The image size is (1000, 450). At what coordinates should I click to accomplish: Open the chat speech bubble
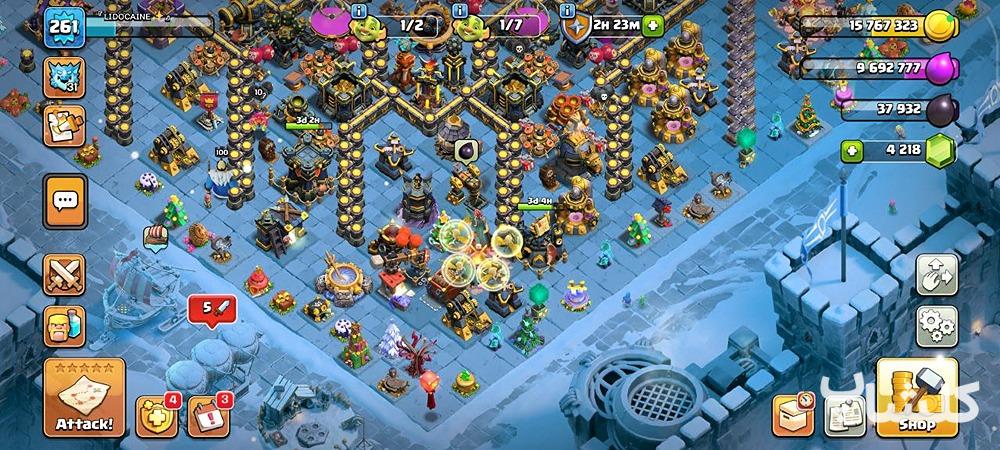point(65,201)
